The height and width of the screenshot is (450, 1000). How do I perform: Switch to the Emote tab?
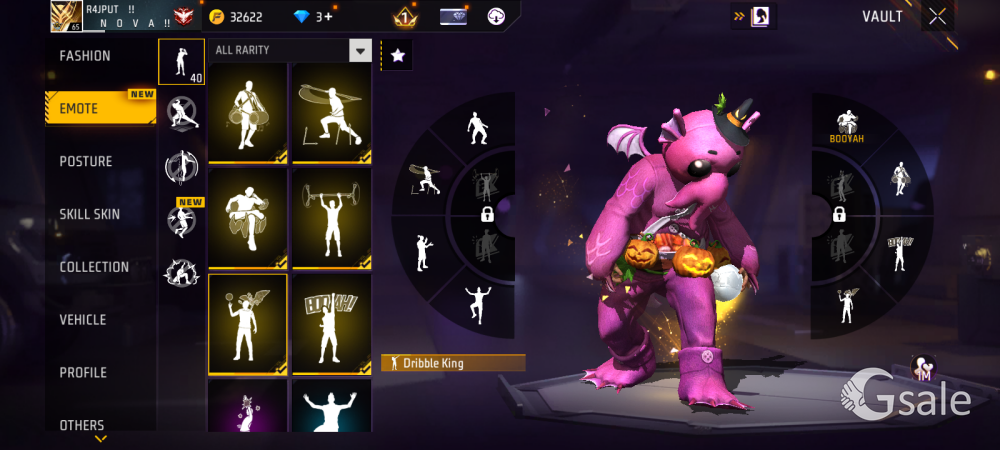80,108
